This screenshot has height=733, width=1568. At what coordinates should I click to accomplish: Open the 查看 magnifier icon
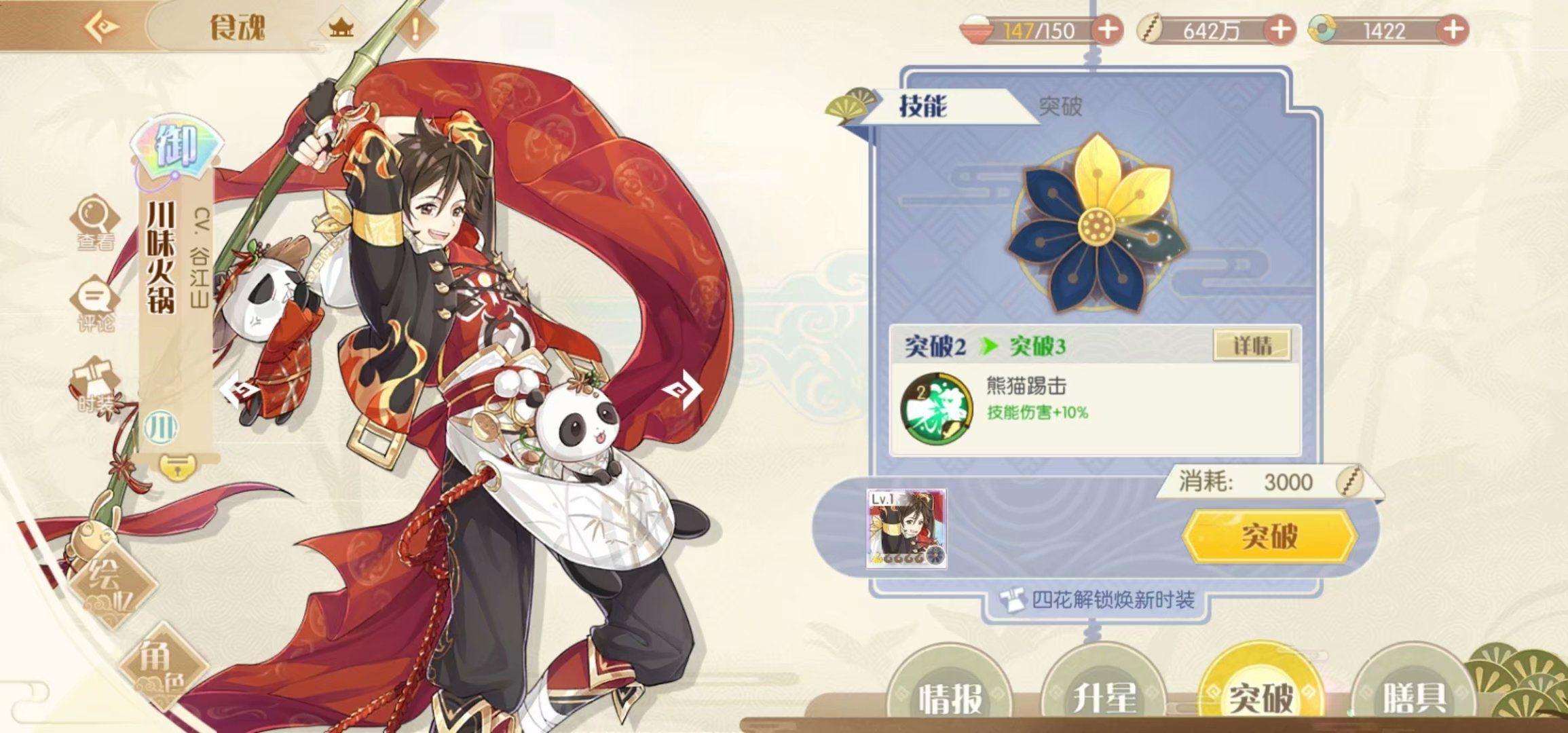pyautogui.click(x=95, y=223)
